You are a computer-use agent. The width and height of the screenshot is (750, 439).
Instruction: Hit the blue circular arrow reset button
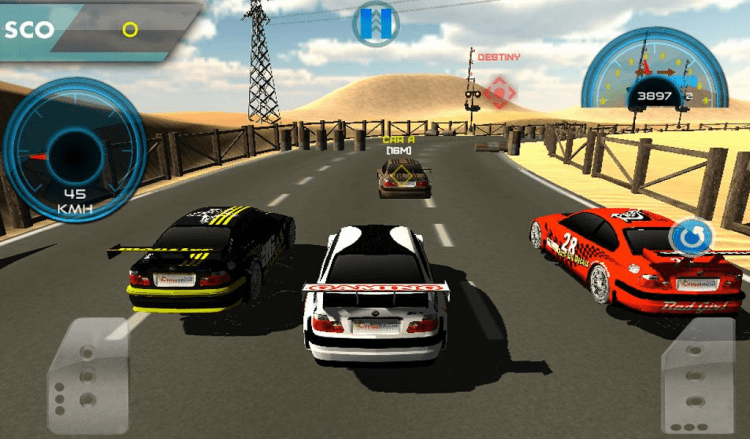[688, 239]
